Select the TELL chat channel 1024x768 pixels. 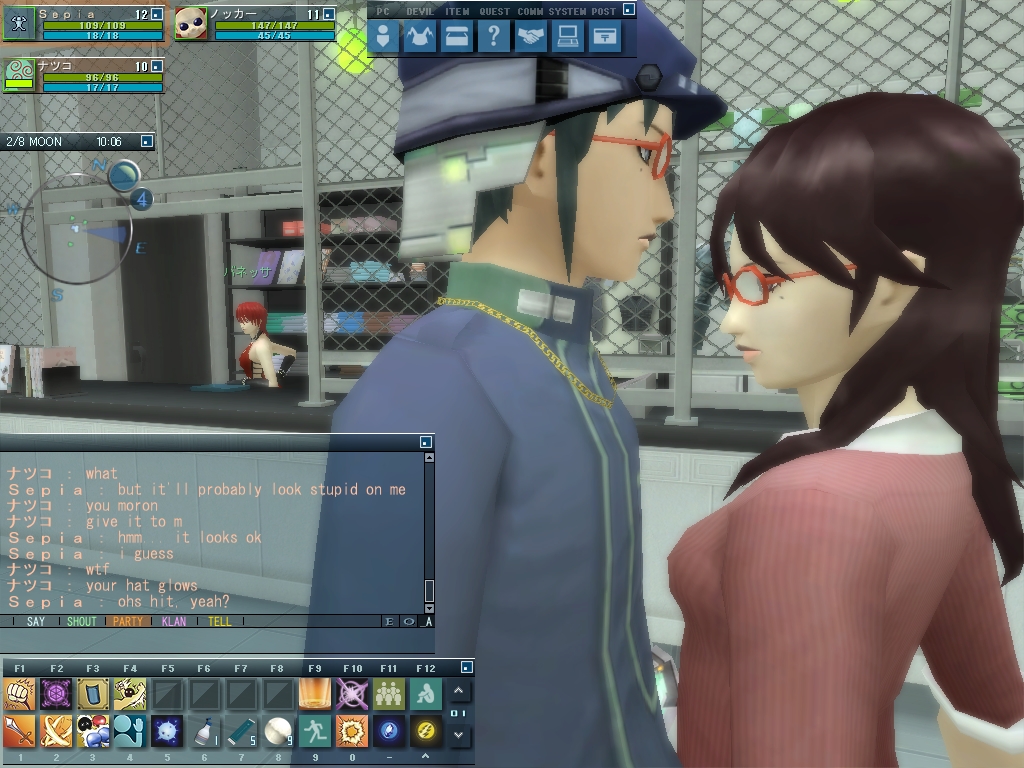pyautogui.click(x=219, y=621)
